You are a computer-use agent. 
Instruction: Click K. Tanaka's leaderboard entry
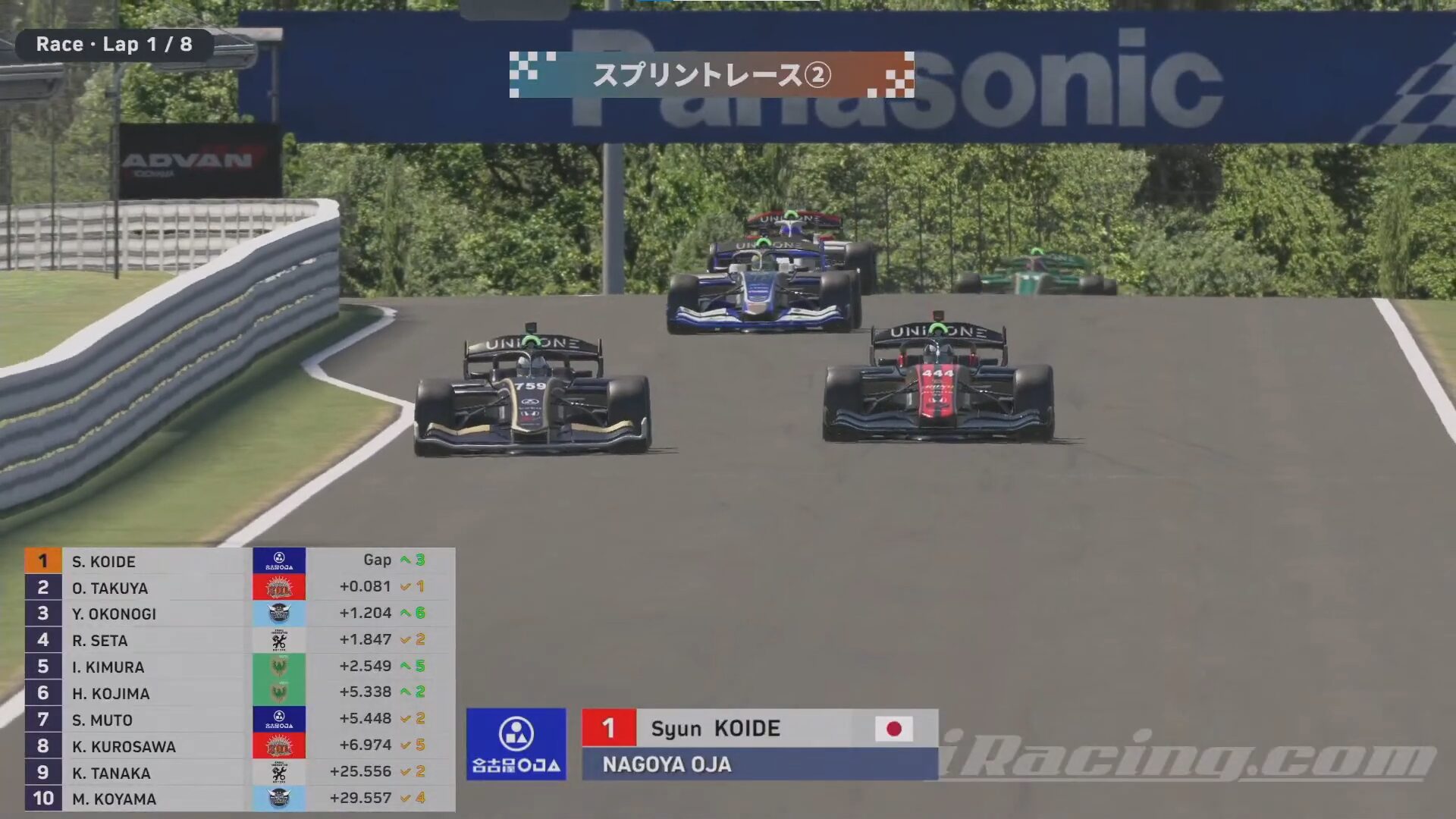111,773
